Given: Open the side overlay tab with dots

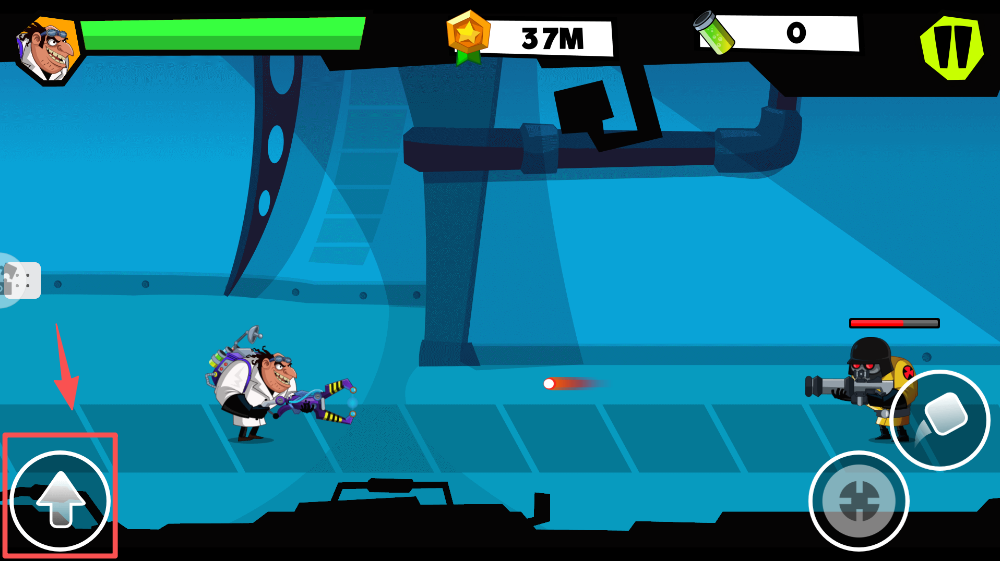Looking at the screenshot, I should tap(18, 280).
